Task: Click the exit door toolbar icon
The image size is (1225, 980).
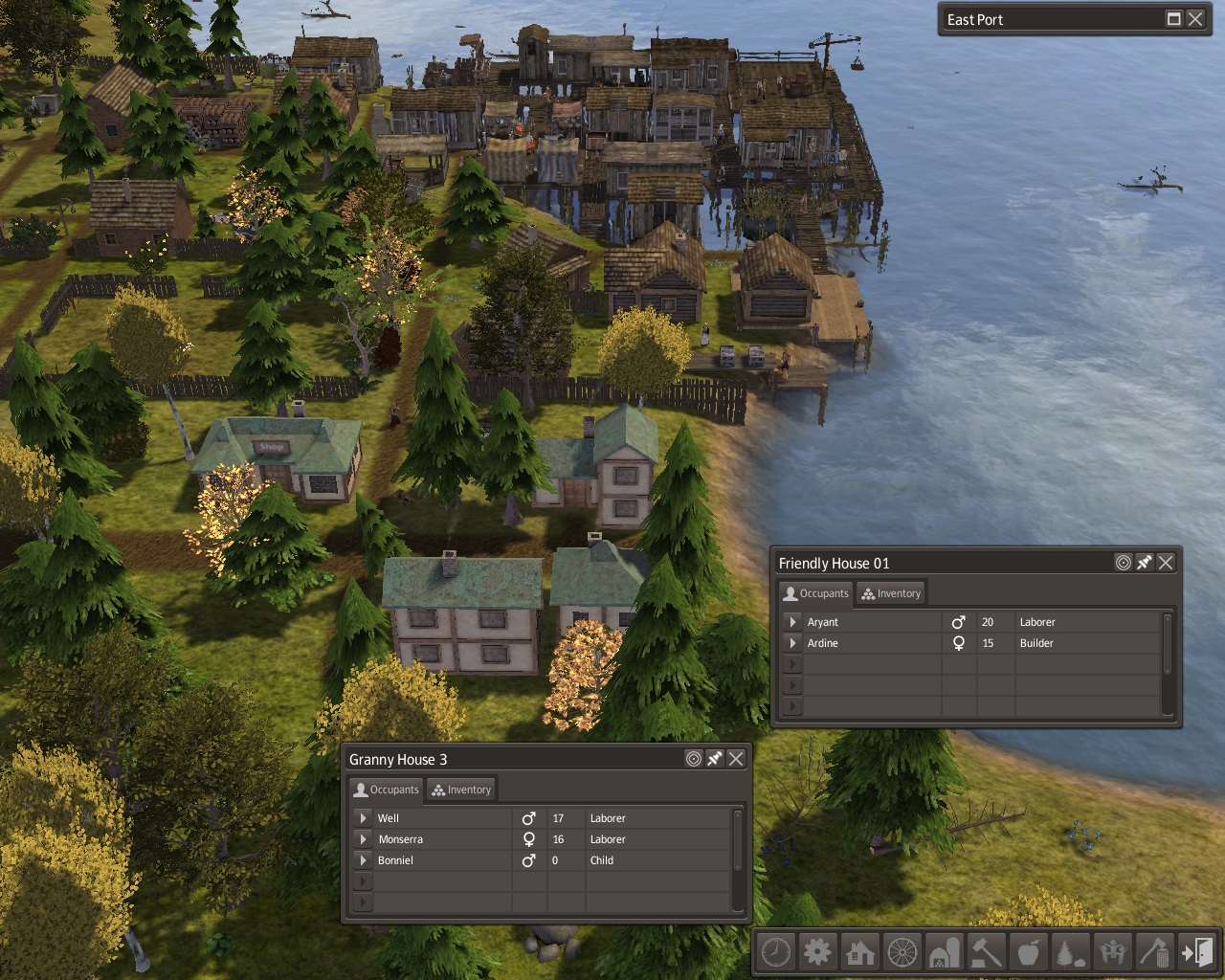Action: click(x=1197, y=952)
